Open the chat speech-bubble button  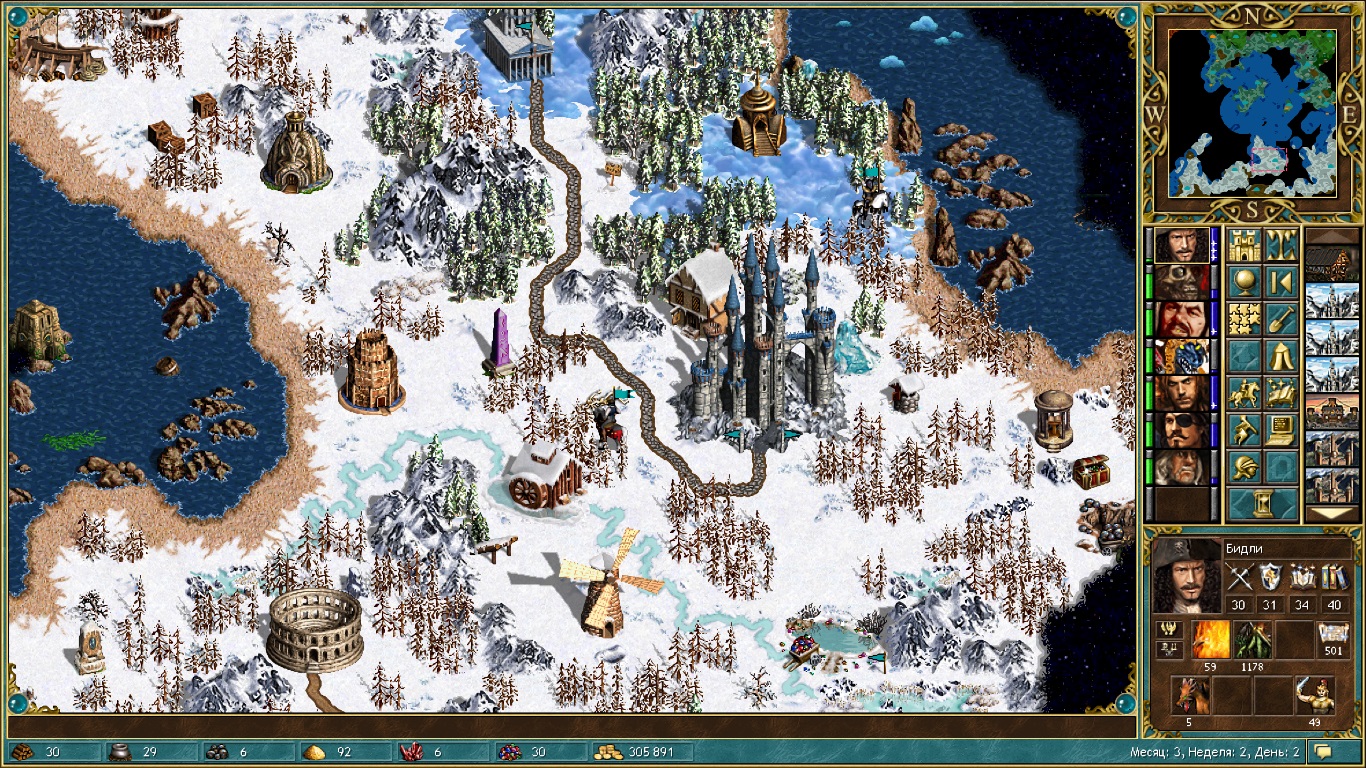1324,752
